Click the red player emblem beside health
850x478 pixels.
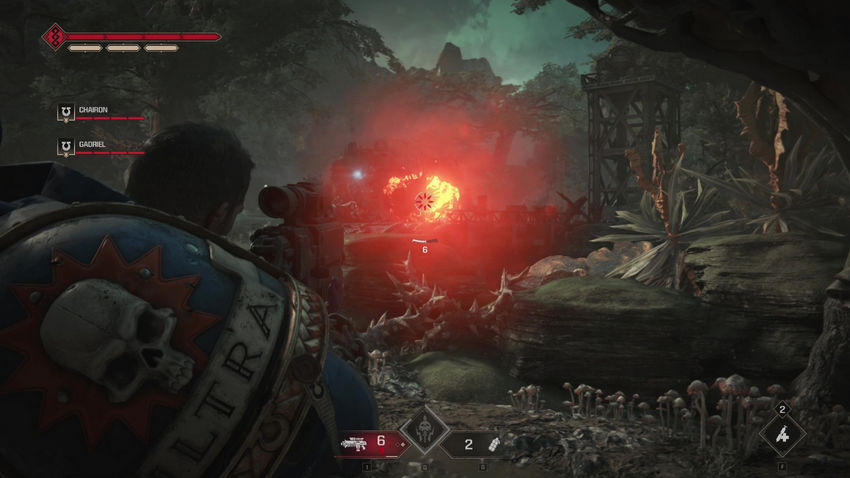tap(54, 37)
